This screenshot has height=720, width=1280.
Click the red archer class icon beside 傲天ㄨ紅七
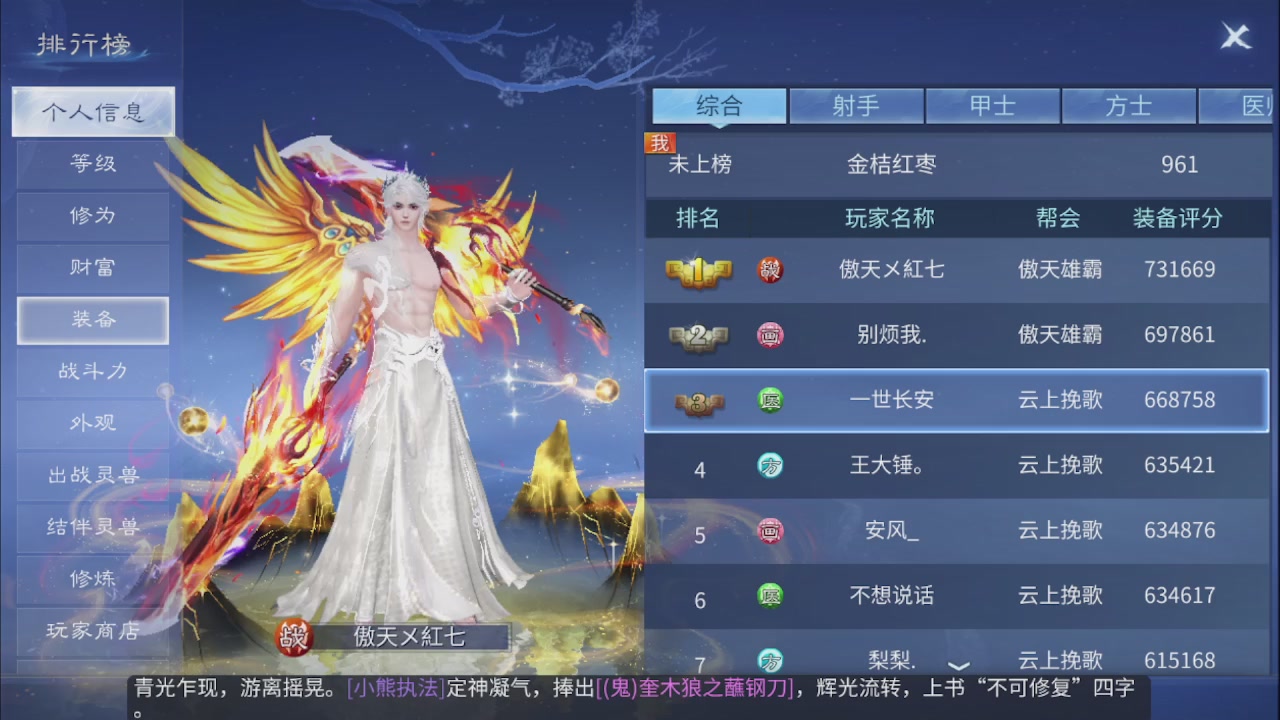coord(770,270)
